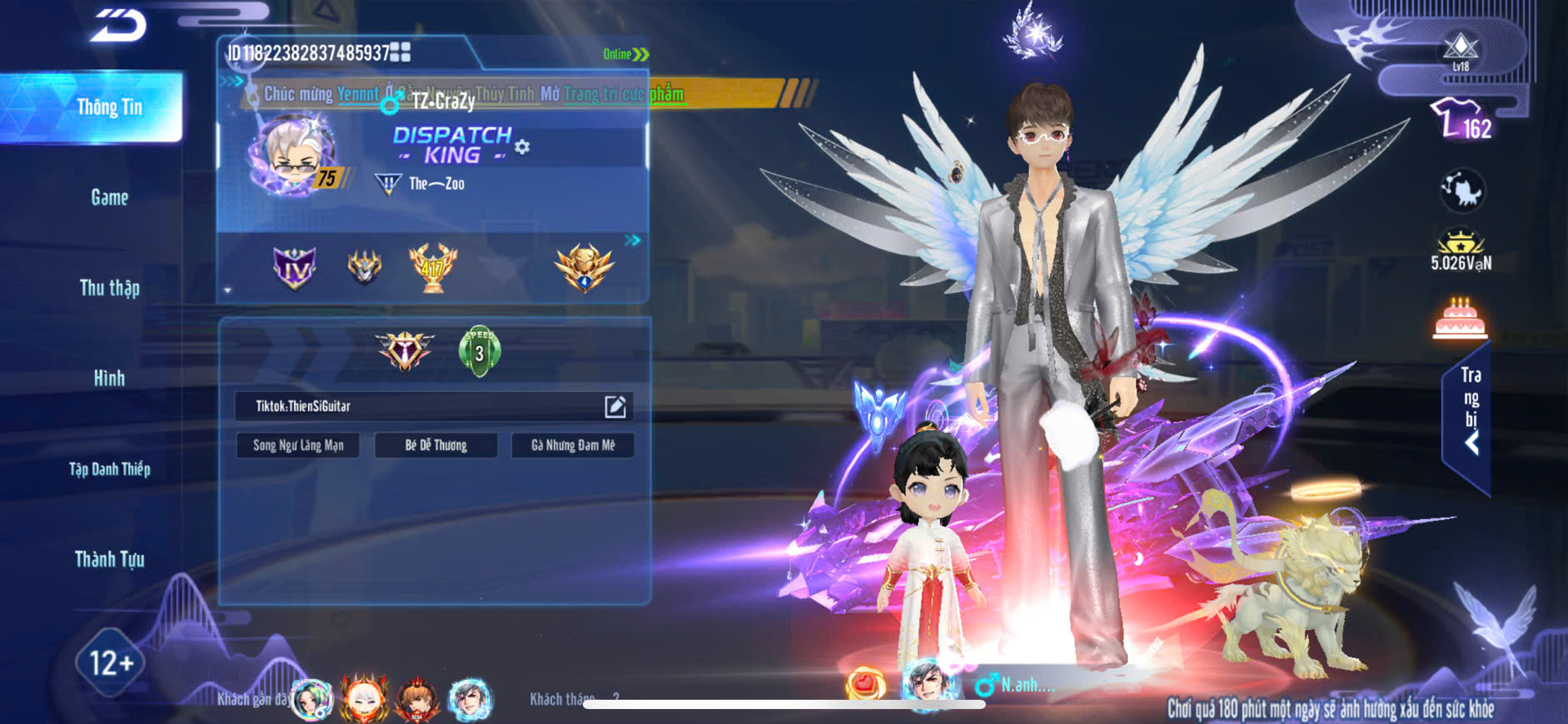This screenshot has height=724, width=1568.
Task: Switch to Tập Danh Thiếp tab
Action: point(109,469)
